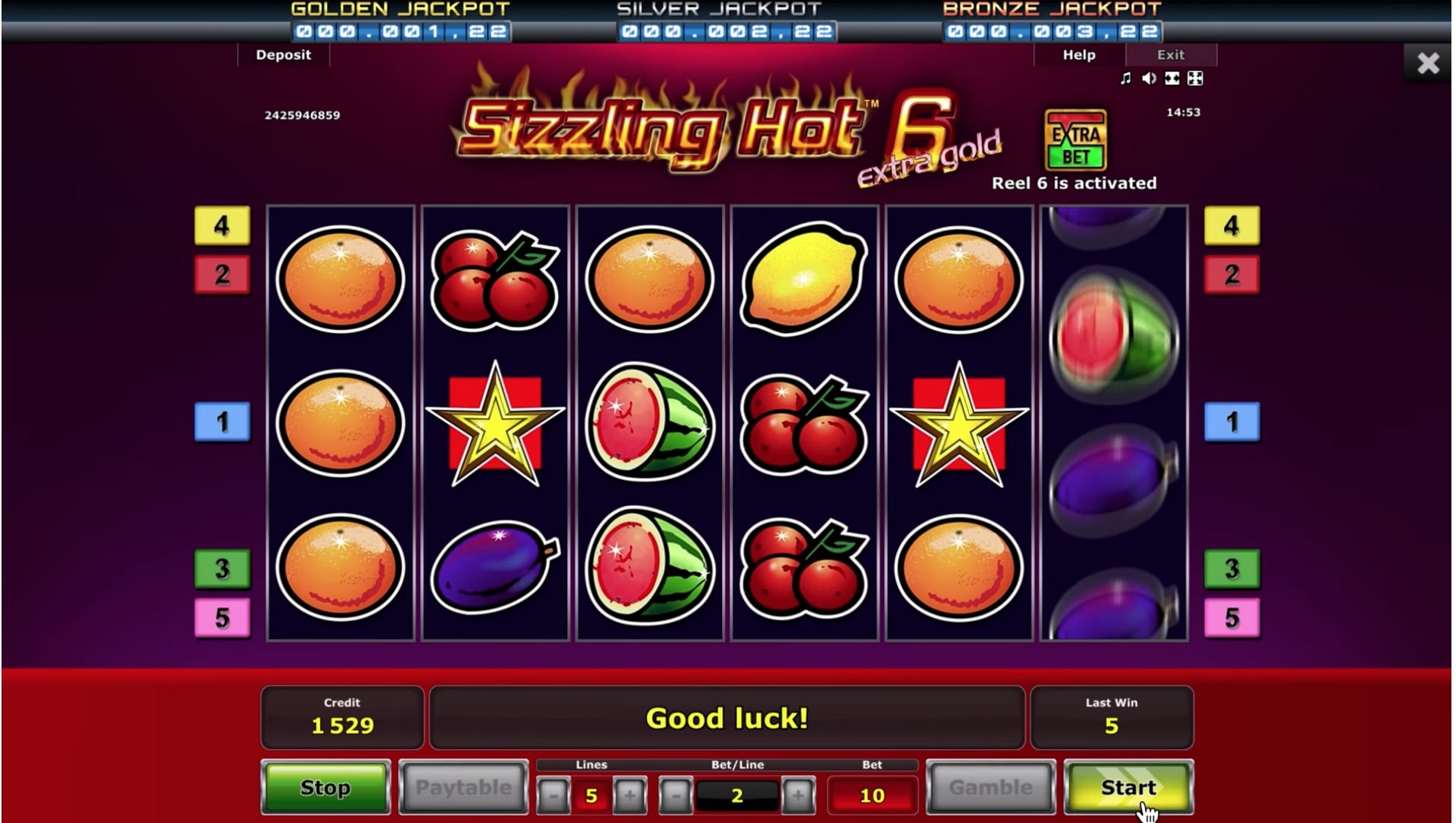
Task: Exit the game
Action: click(1170, 55)
